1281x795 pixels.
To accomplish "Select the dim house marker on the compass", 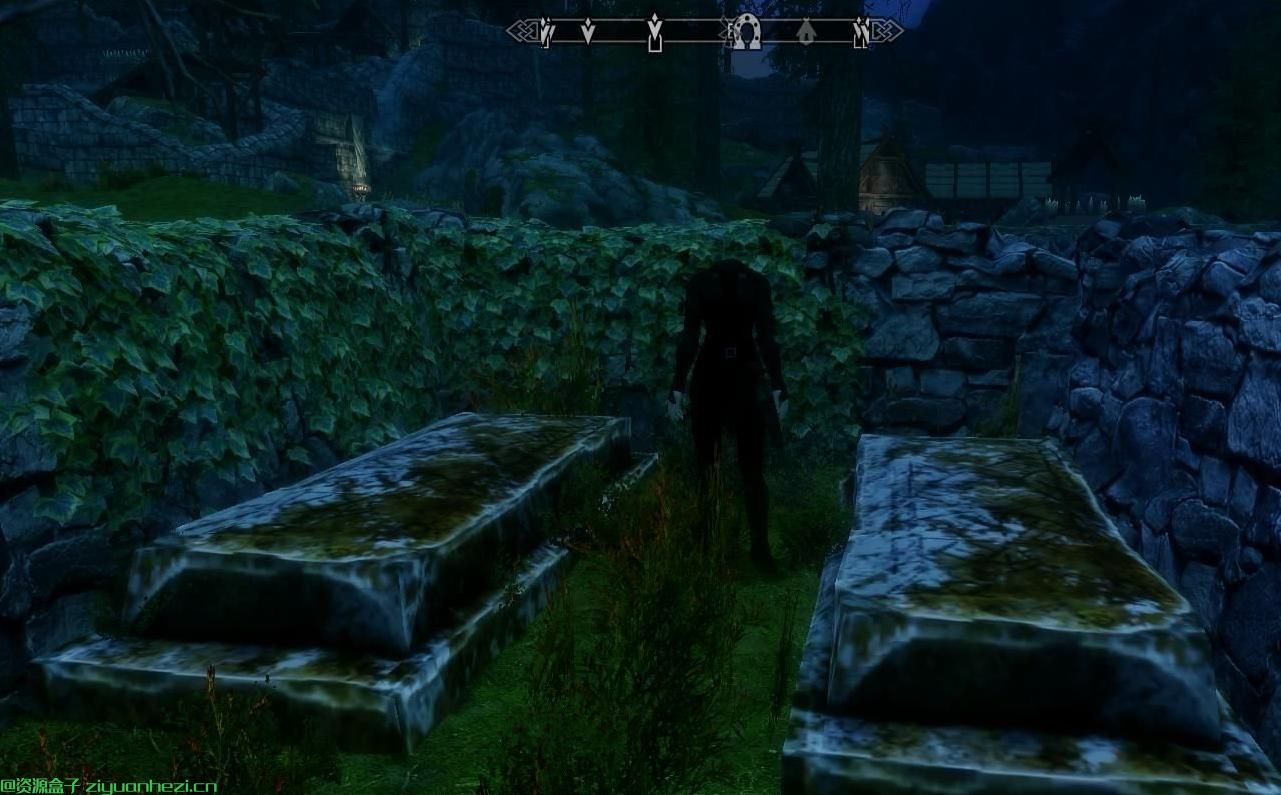I will pos(806,34).
